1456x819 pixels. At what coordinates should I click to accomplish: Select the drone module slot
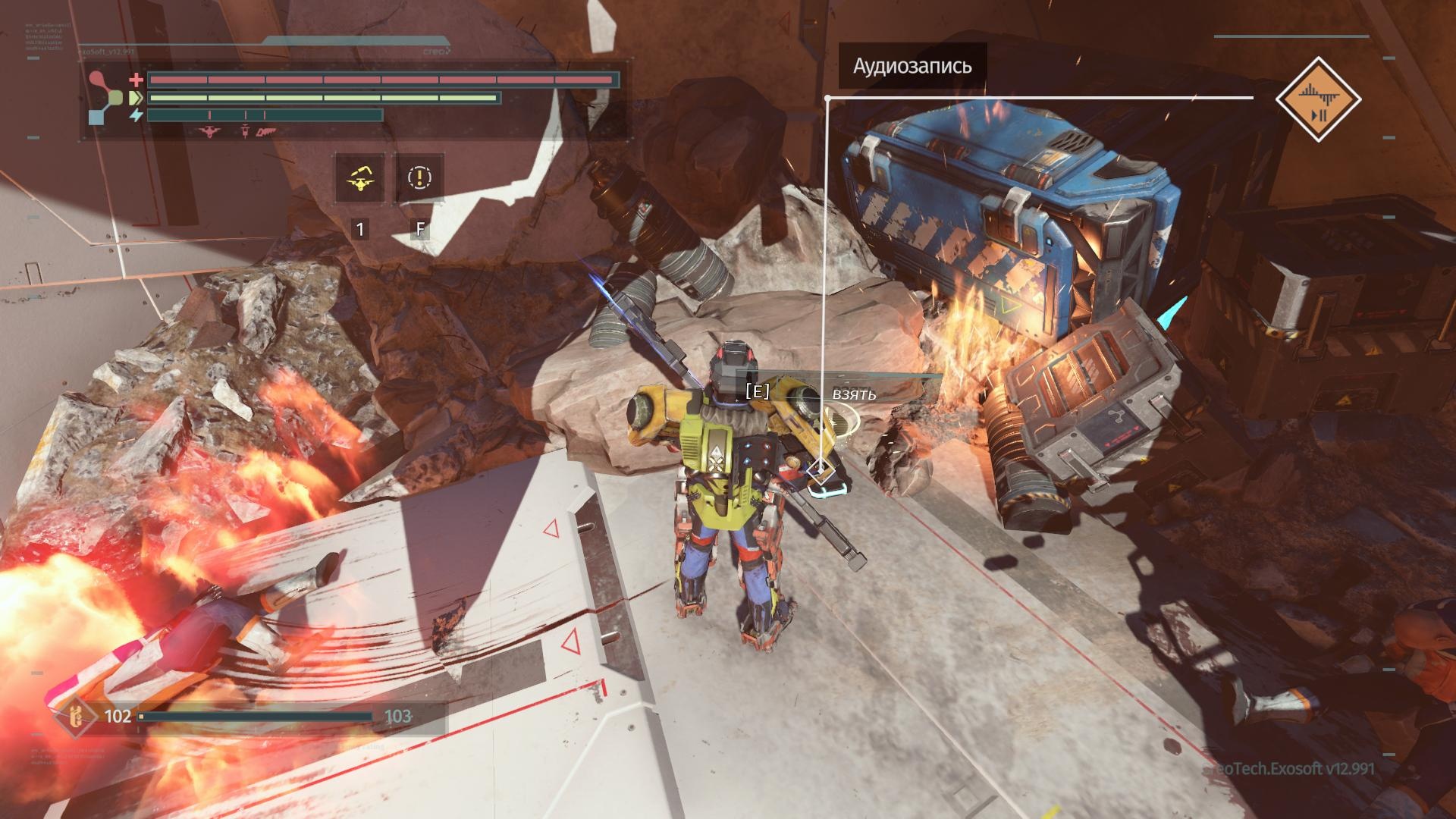click(360, 178)
